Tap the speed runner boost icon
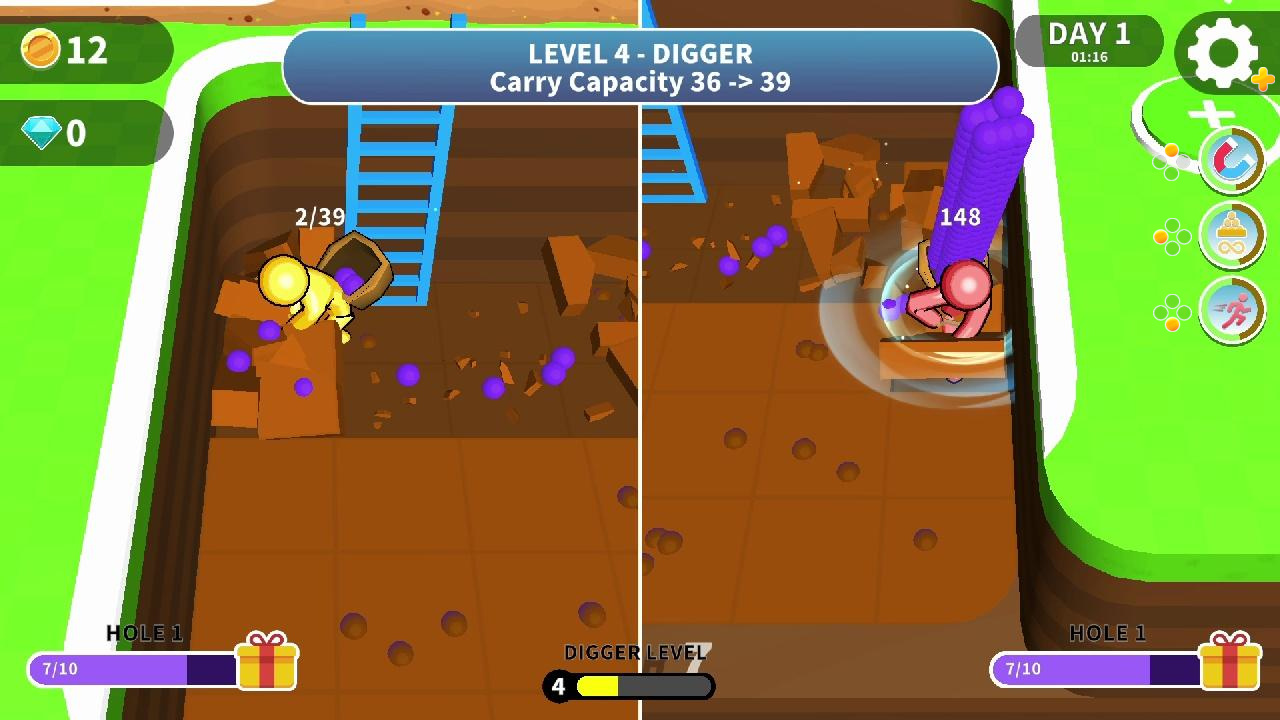The height and width of the screenshot is (720, 1280). pyautogui.click(x=1234, y=312)
